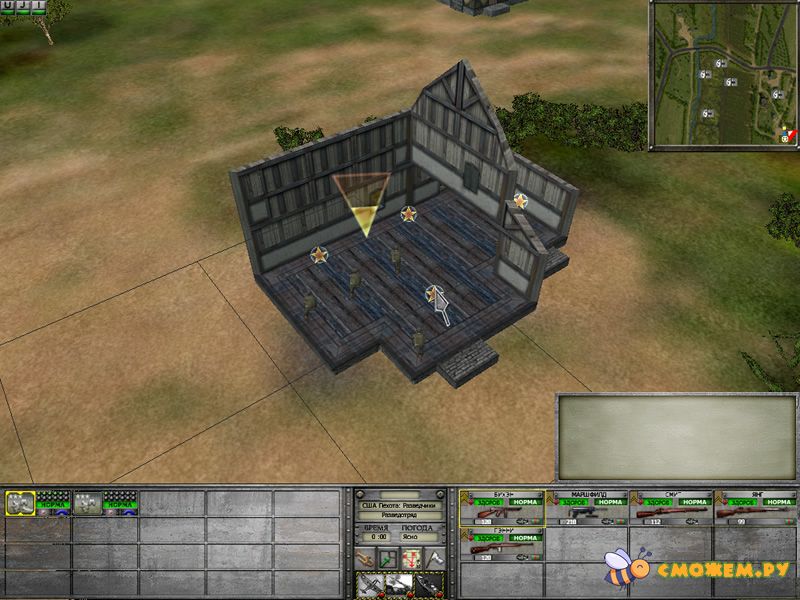Click the green flag command button
This screenshot has height=600, width=800.
[387, 557]
